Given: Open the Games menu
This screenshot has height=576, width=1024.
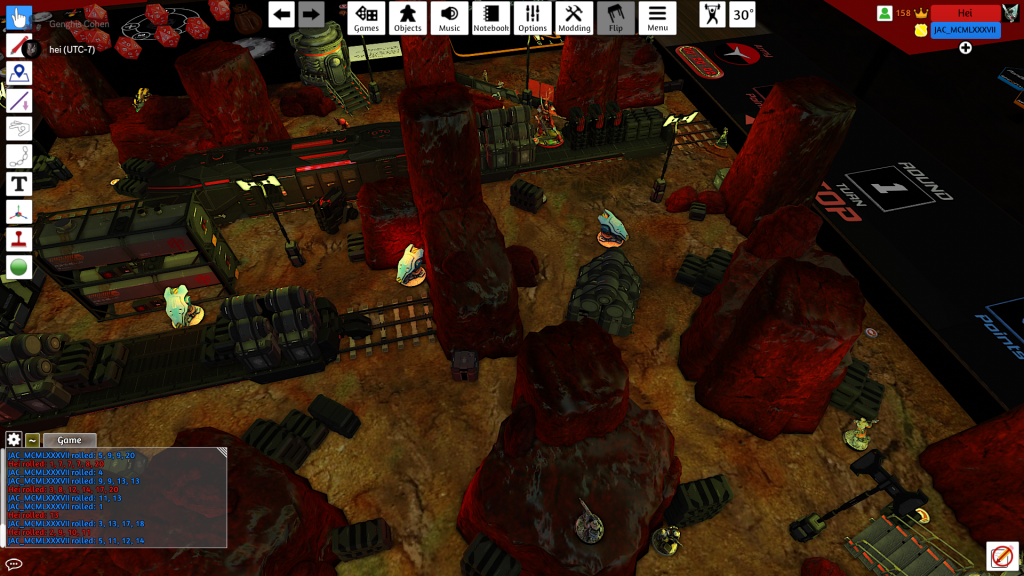Looking at the screenshot, I should tap(367, 17).
